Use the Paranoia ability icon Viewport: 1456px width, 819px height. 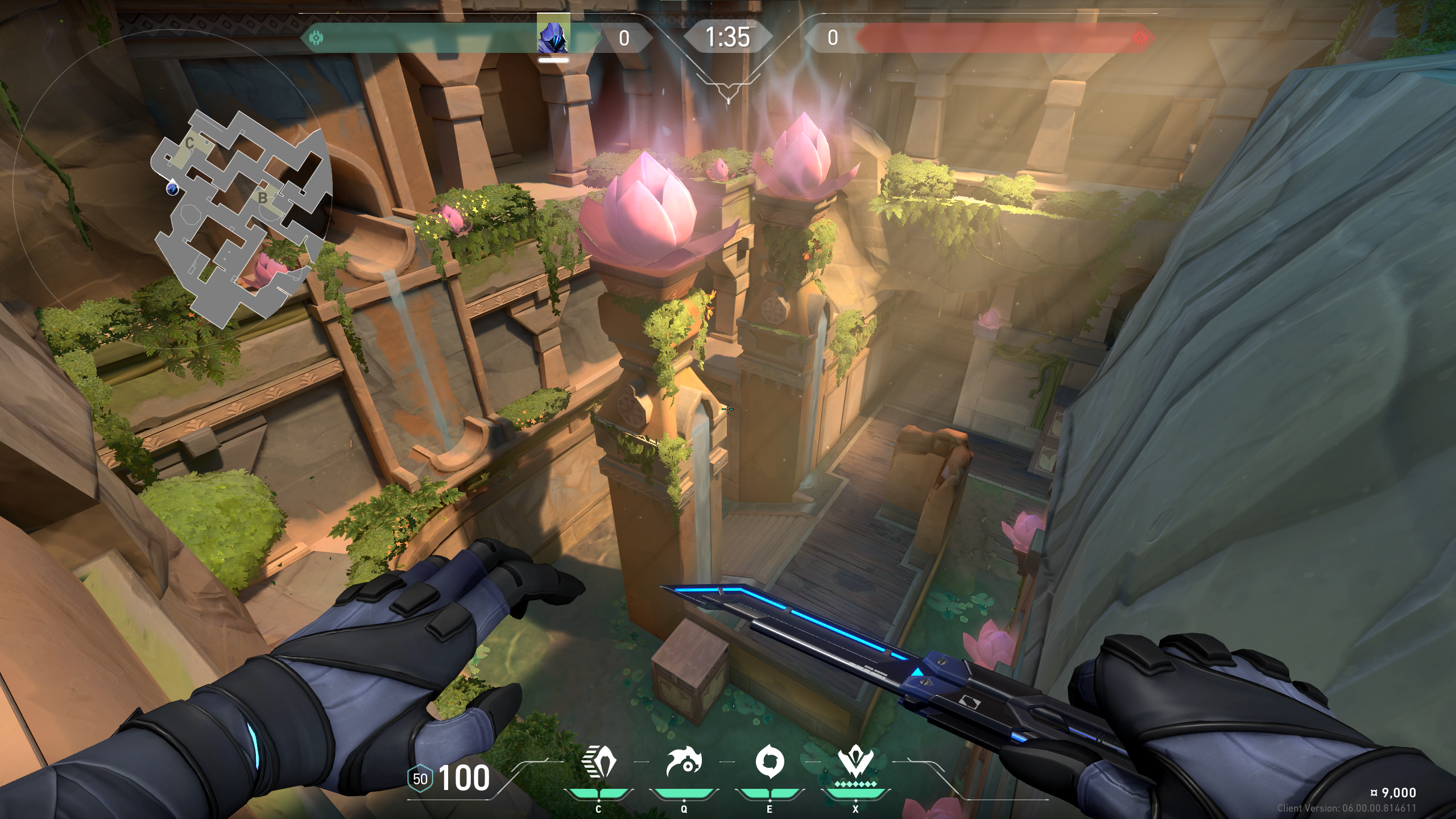(x=684, y=762)
